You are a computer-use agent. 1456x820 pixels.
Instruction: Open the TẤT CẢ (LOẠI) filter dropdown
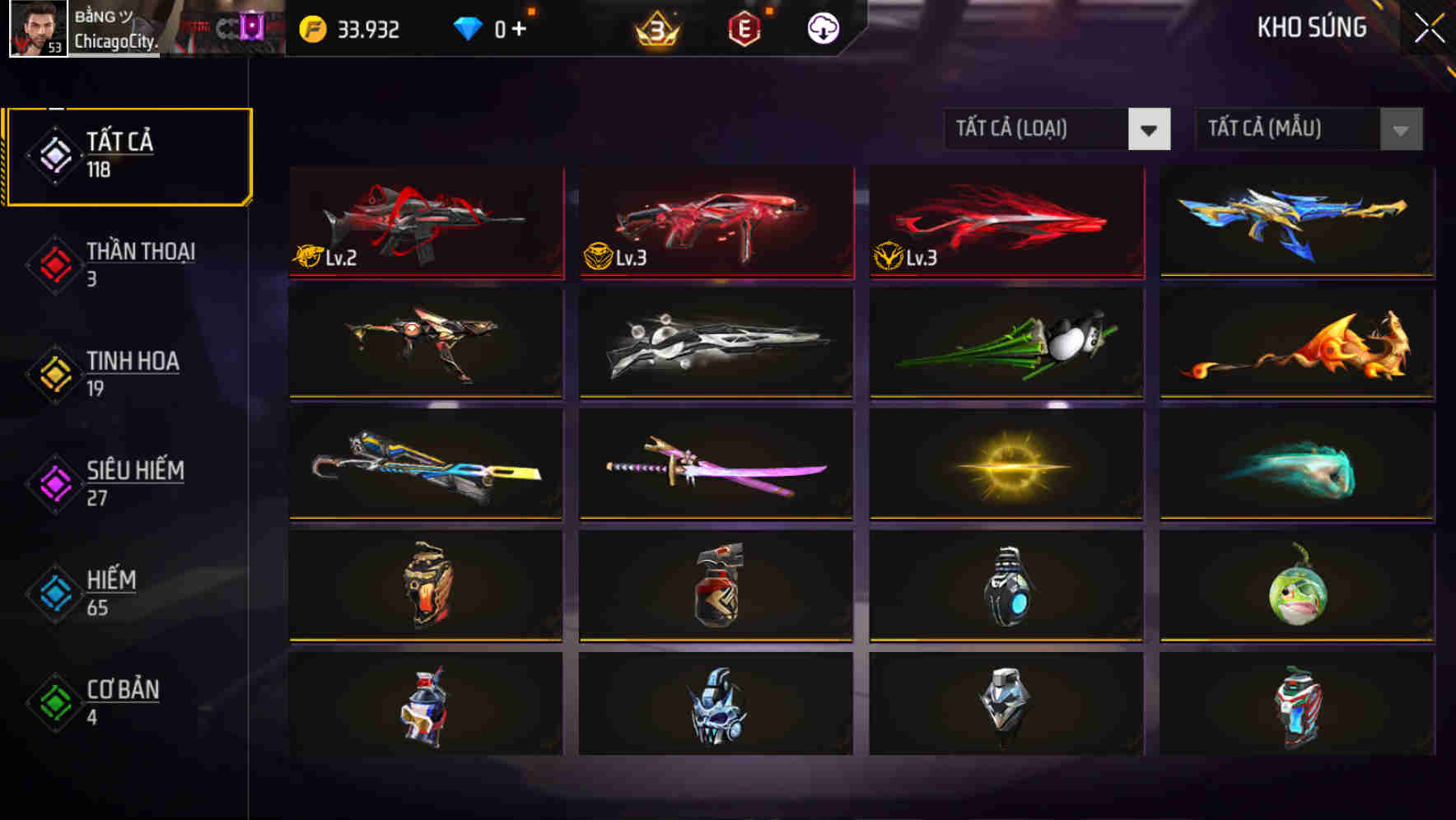tap(1057, 129)
